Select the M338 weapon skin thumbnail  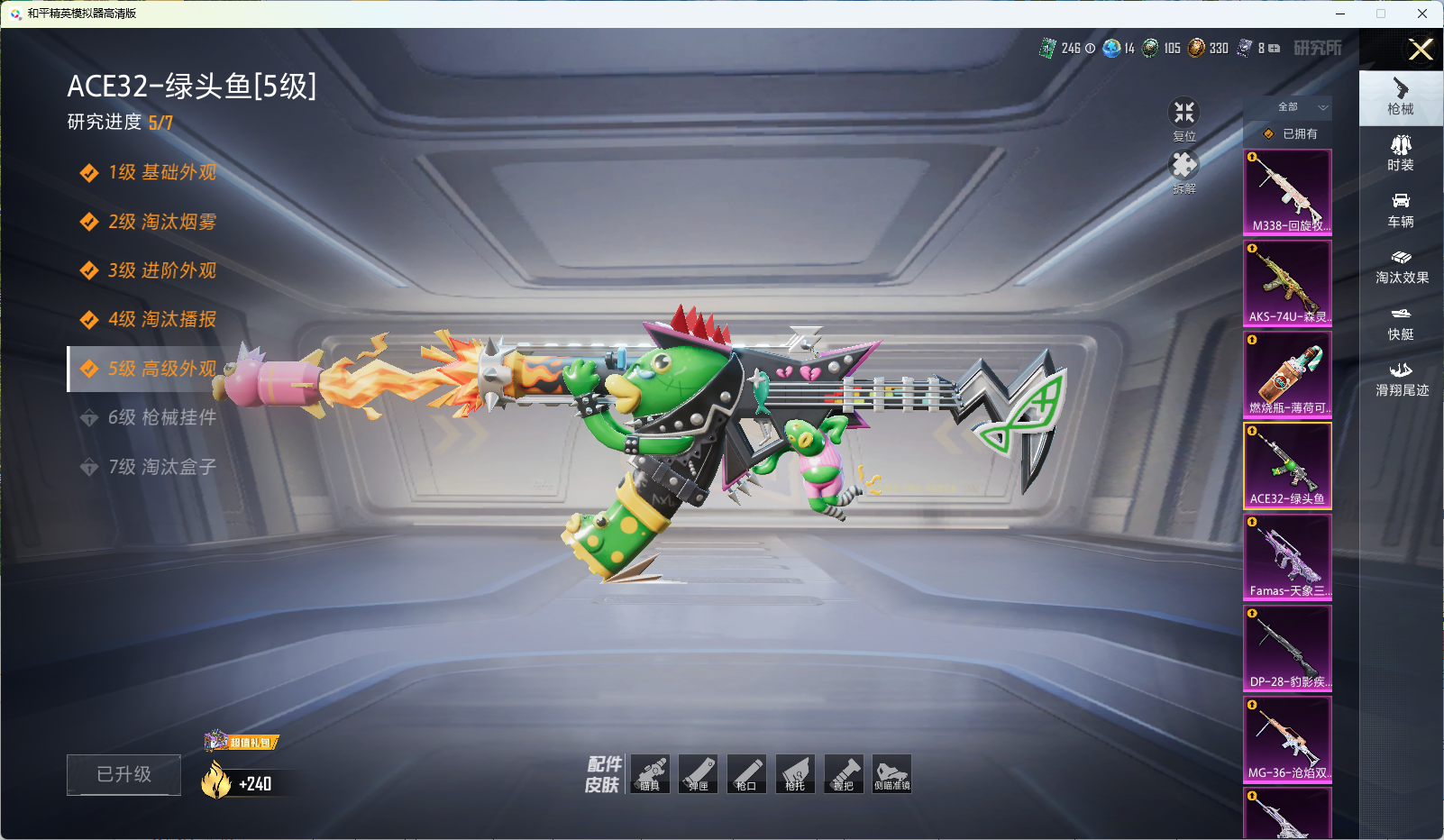[x=1287, y=192]
